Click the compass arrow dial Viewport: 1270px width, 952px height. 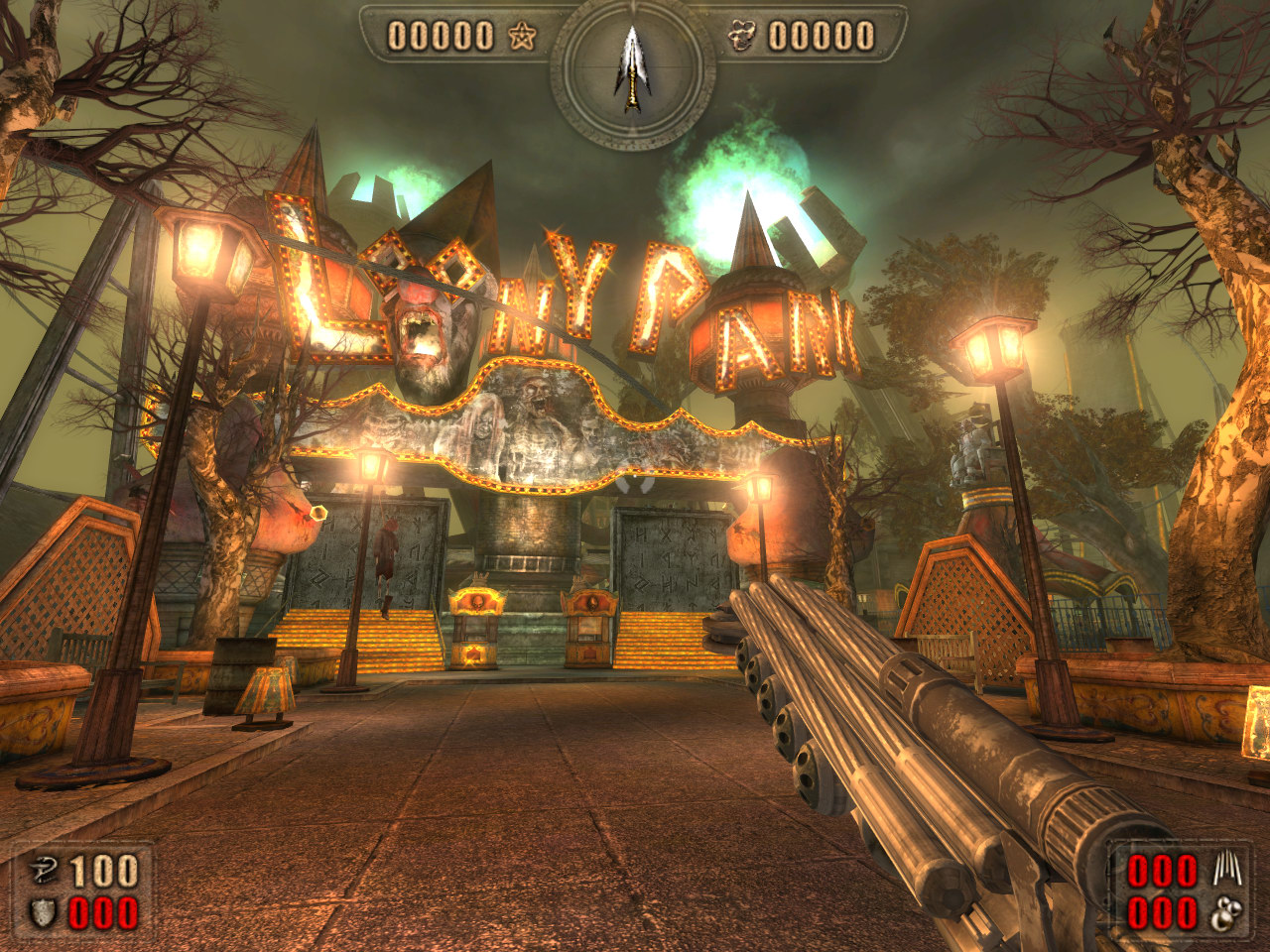click(632, 67)
